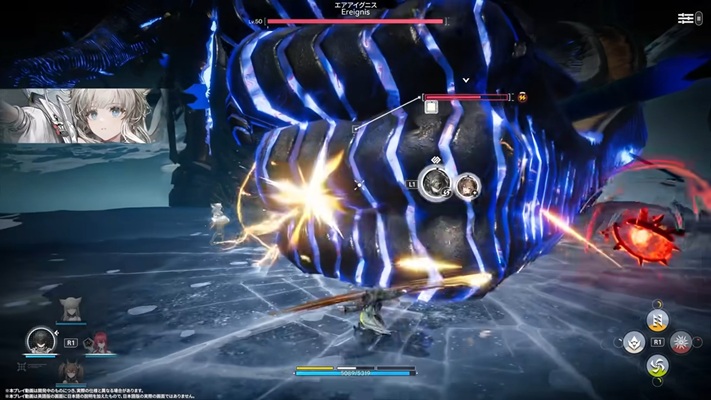Select the brown-haired girl combo portrait
This screenshot has height=400, width=711.
[466, 185]
